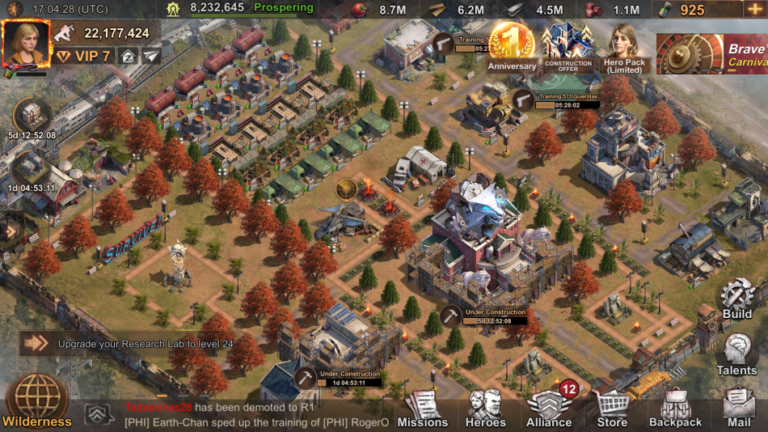Open the building queue with 5d timer
The width and height of the screenshot is (768, 432).
pyautogui.click(x=30, y=117)
